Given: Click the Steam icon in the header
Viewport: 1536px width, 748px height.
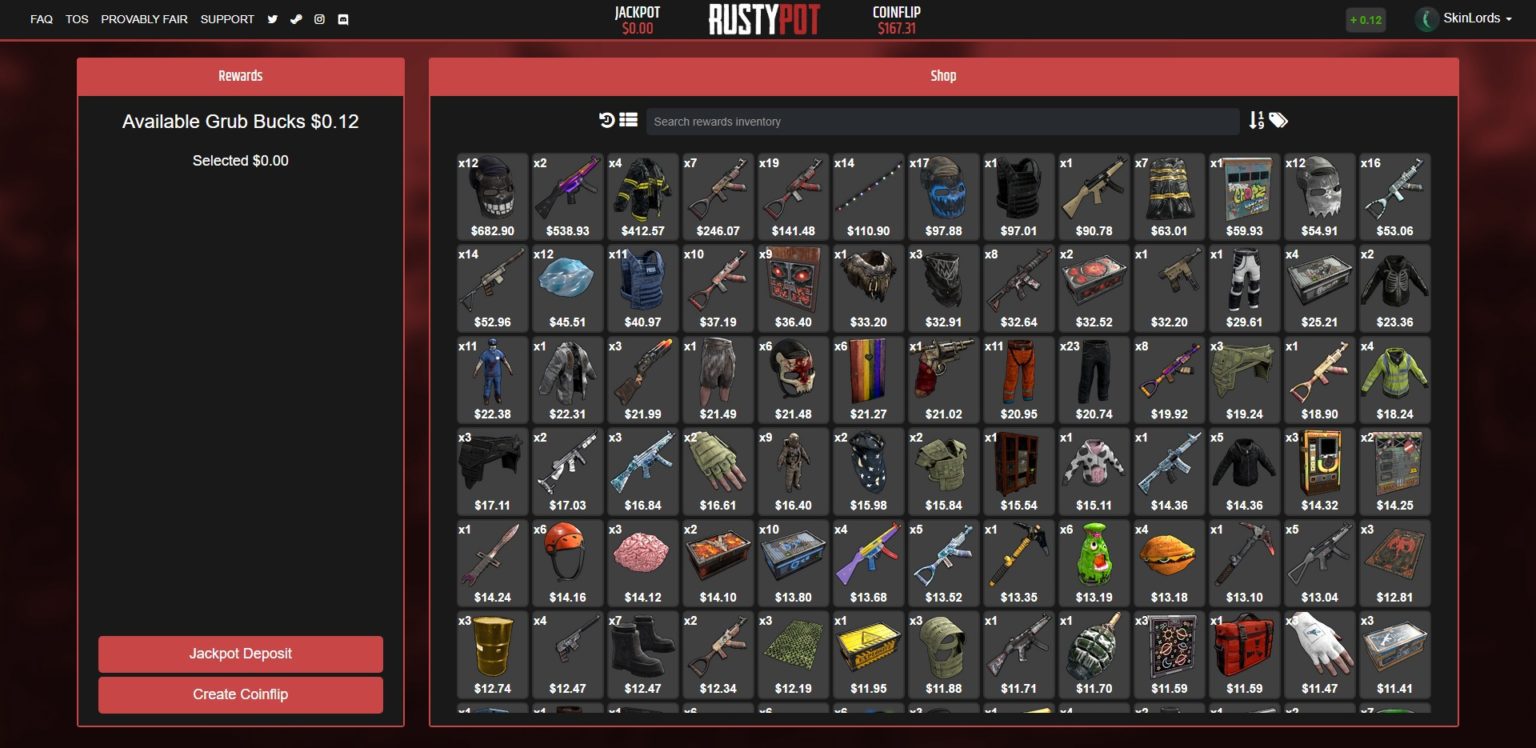Looking at the screenshot, I should (x=296, y=19).
